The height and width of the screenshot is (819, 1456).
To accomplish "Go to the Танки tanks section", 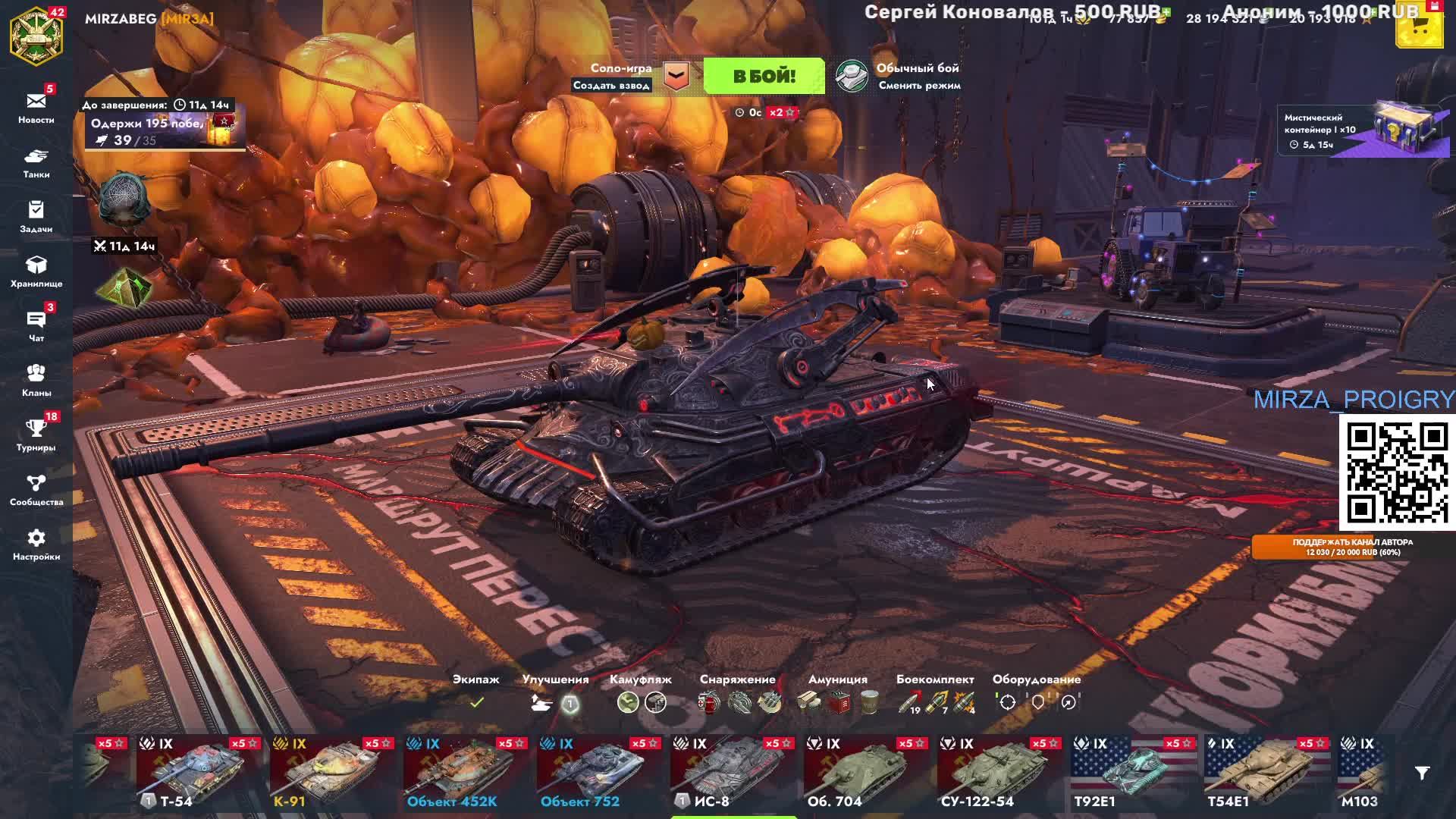I will (36, 162).
